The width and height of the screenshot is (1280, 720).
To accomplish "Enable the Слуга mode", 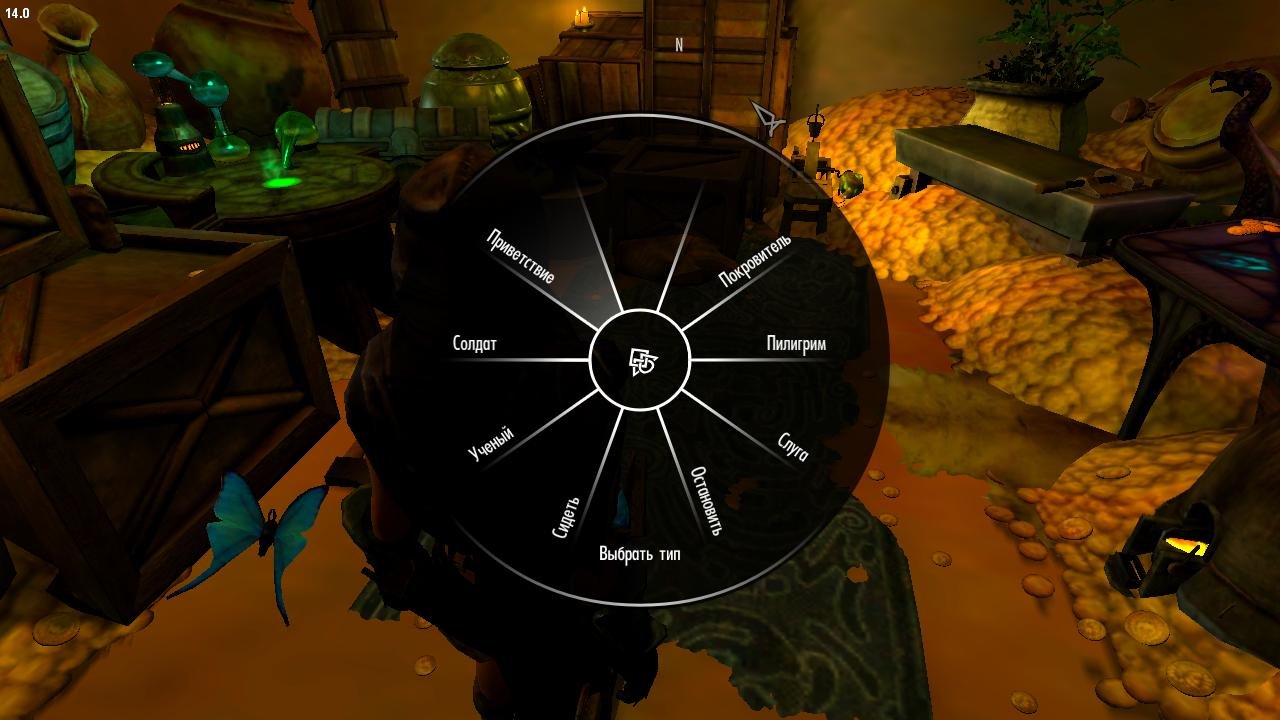I will point(793,448).
